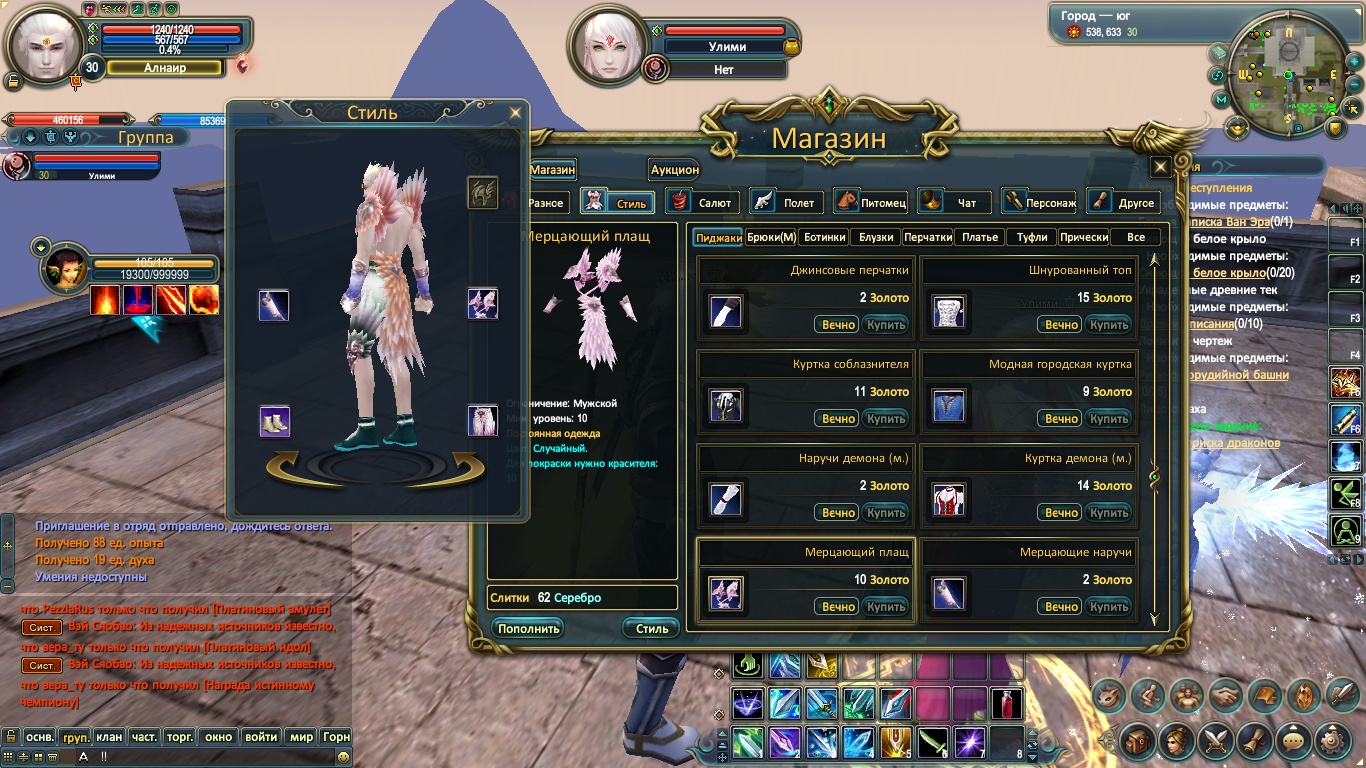The width and height of the screenshot is (1366, 768).
Task: Switch to the Салют shop category
Action: click(x=703, y=202)
